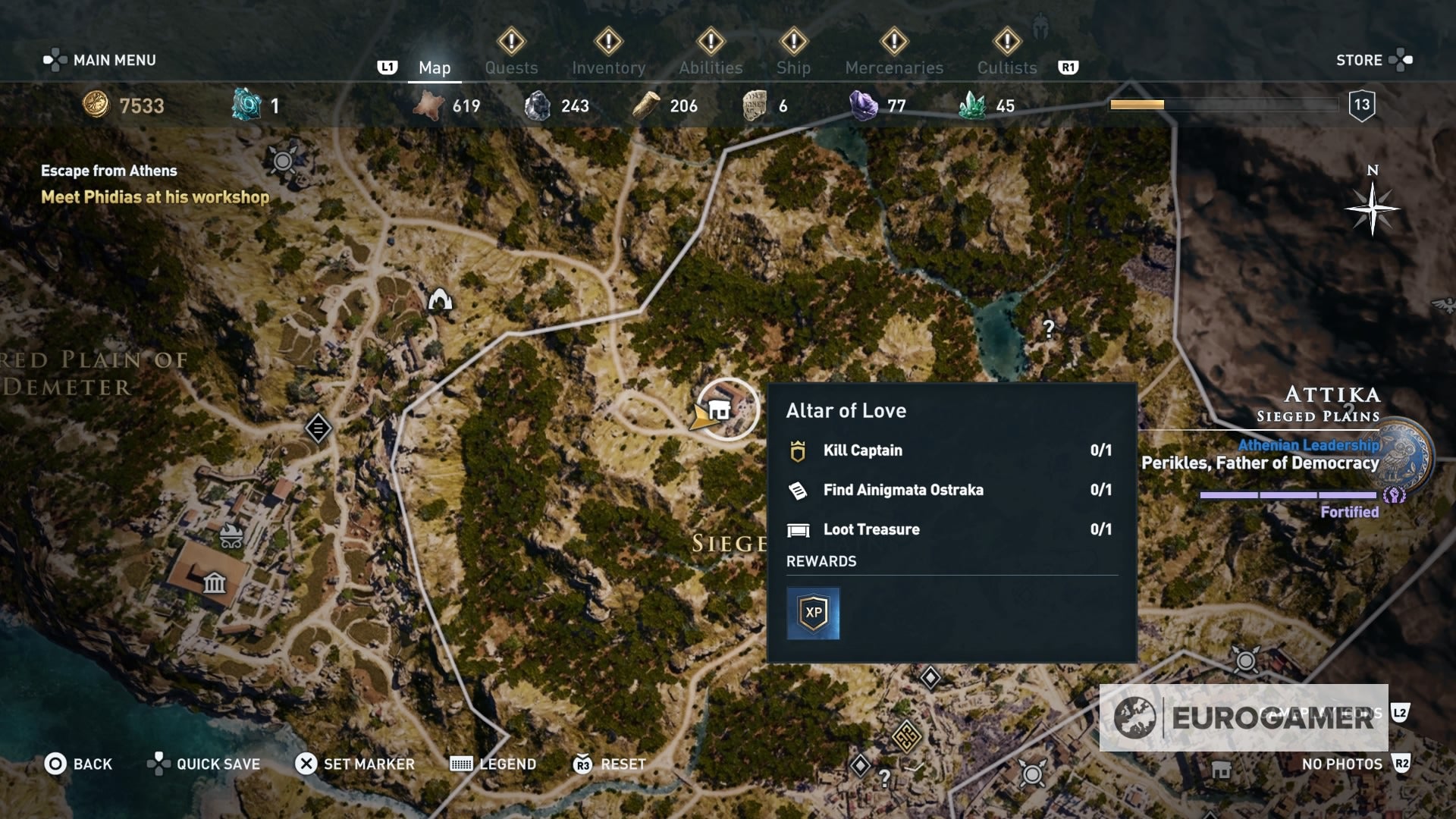Click the orichalcum ore icon
The height and width of the screenshot is (819, 1456).
point(246,106)
